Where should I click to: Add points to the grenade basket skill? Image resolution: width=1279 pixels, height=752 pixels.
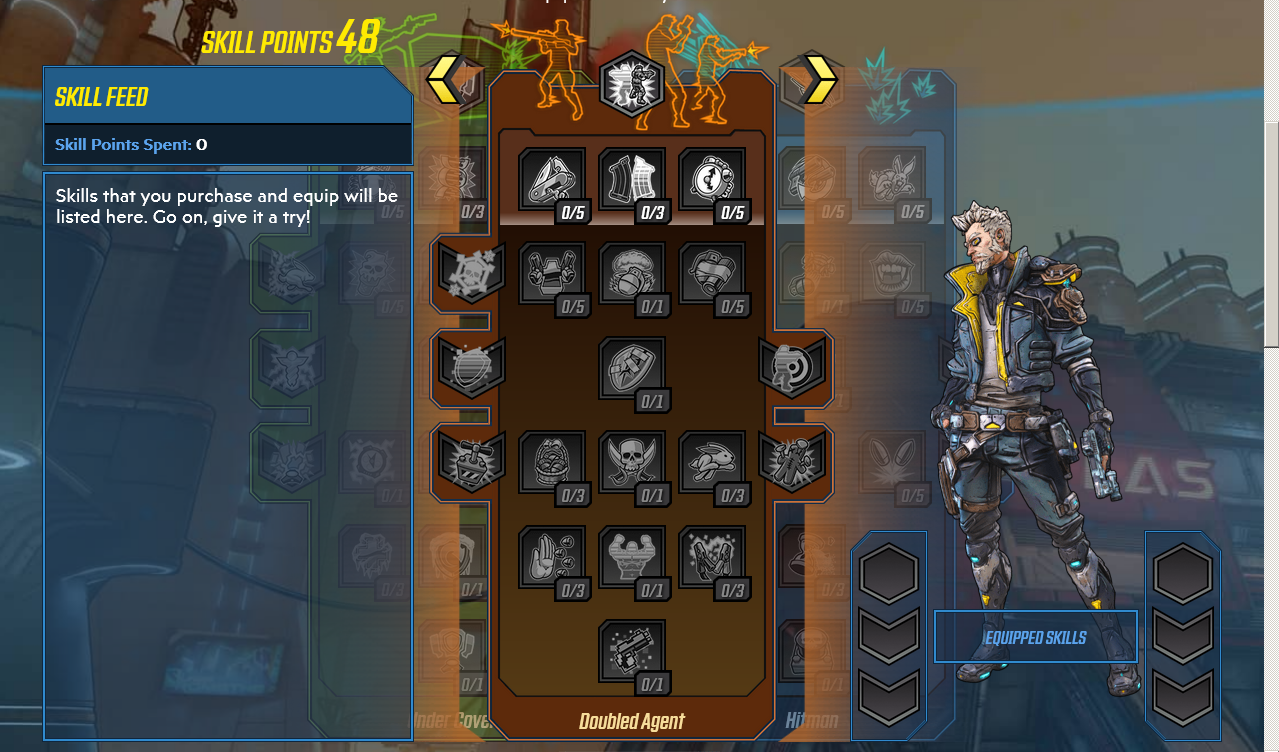(x=551, y=462)
